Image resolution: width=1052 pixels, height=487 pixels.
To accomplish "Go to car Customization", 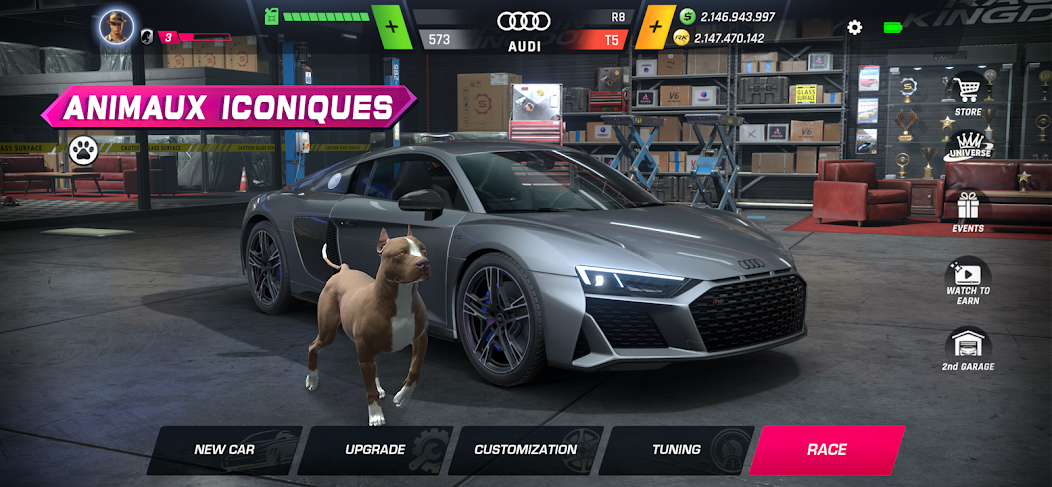I will [525, 450].
